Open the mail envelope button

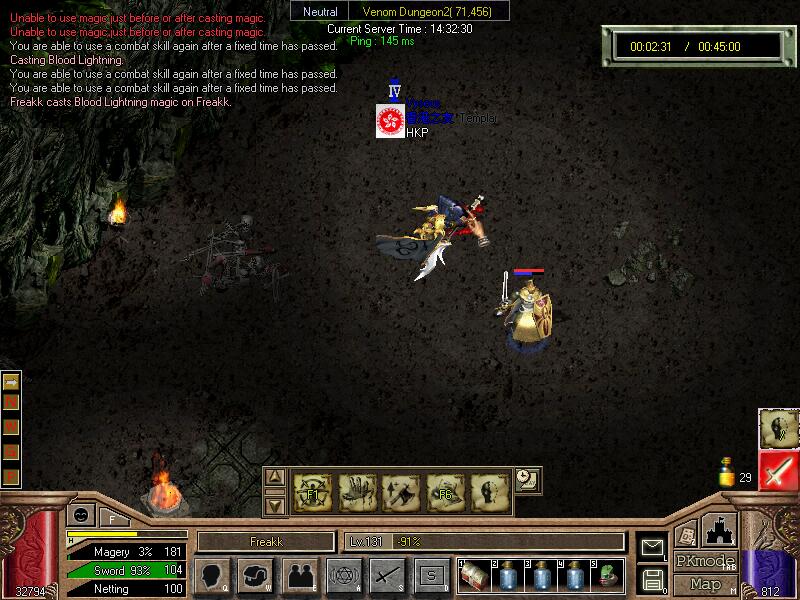[652, 547]
